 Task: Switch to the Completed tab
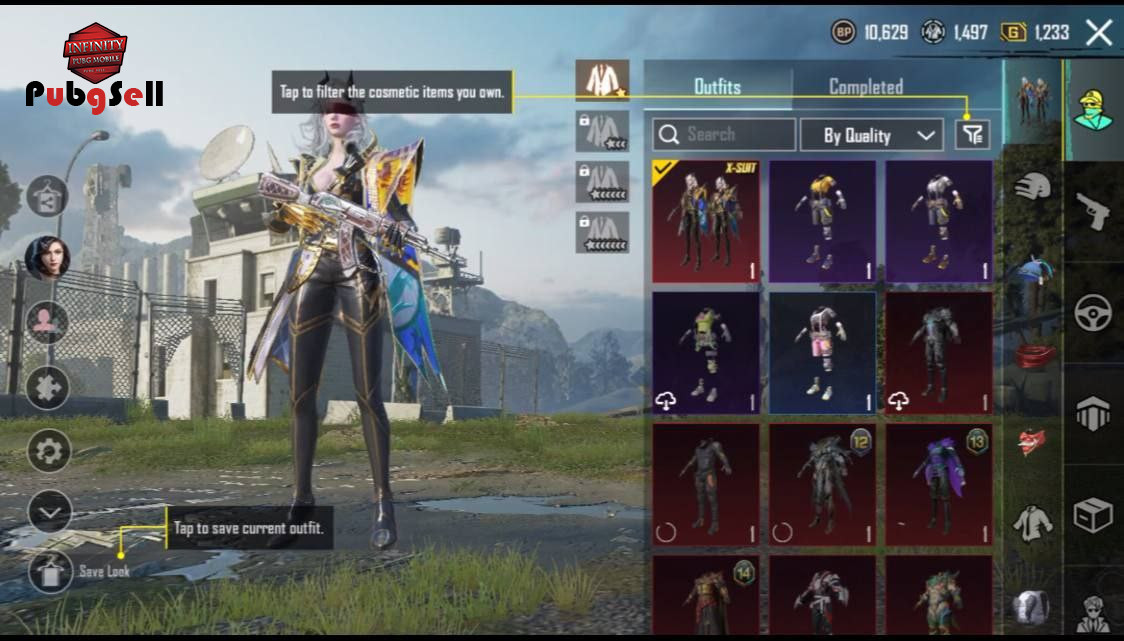tap(865, 87)
